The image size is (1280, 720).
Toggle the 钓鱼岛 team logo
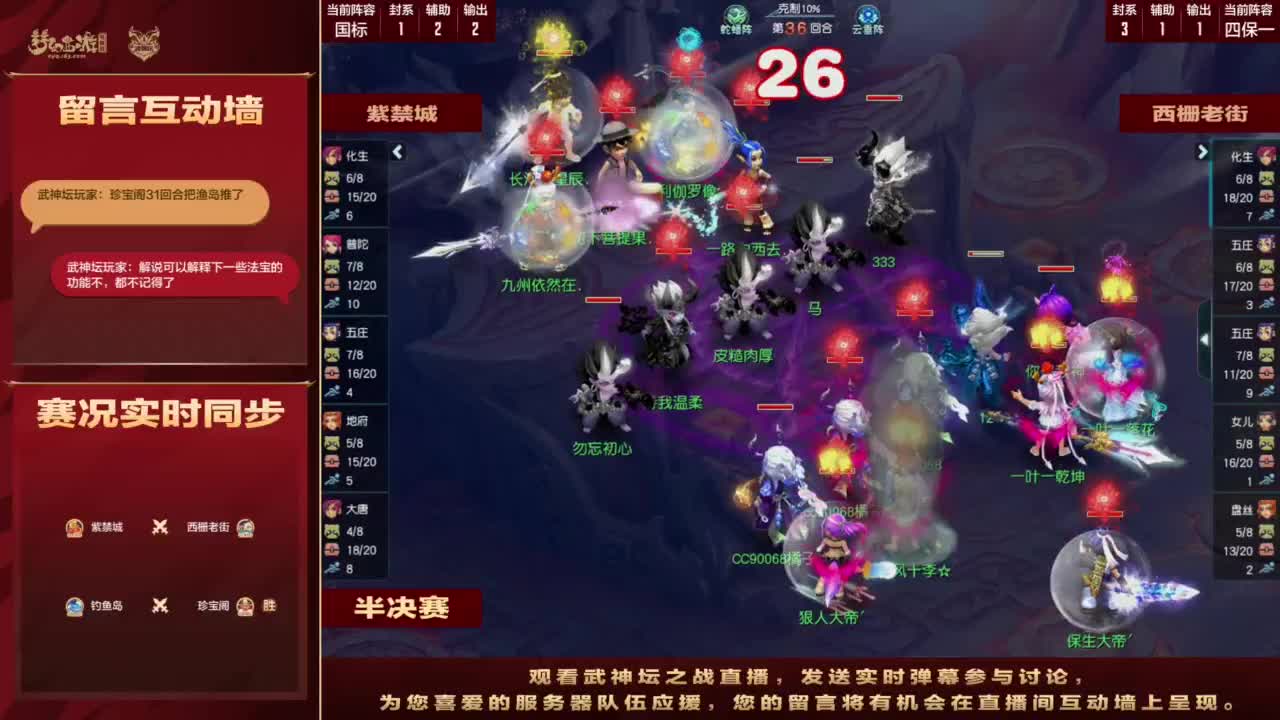coord(73,606)
